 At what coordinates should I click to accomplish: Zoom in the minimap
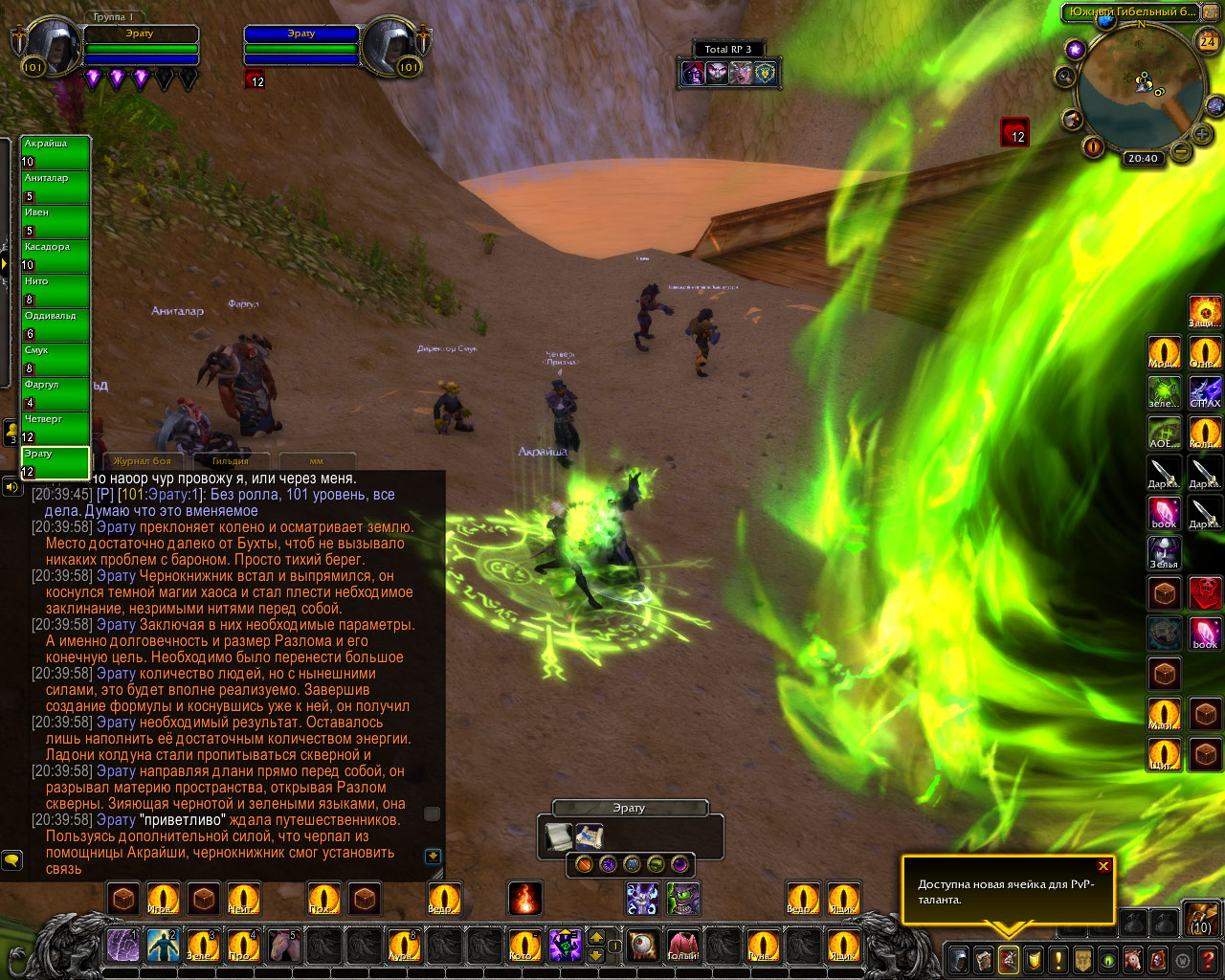[1202, 134]
